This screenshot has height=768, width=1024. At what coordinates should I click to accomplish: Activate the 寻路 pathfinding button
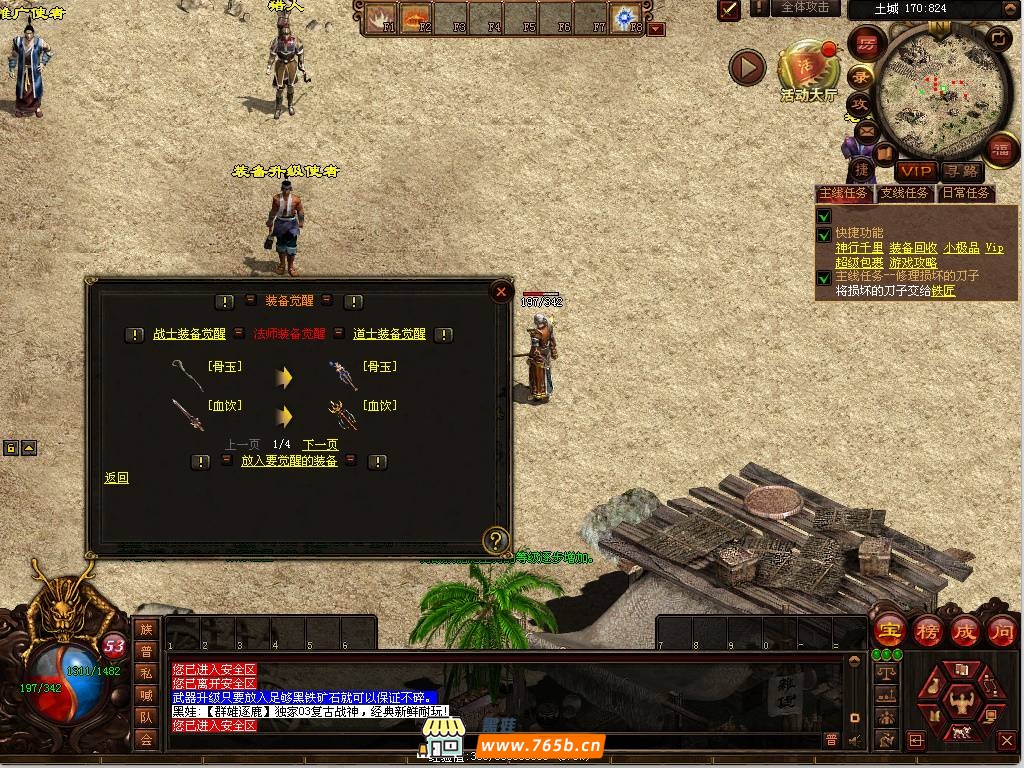pos(962,172)
